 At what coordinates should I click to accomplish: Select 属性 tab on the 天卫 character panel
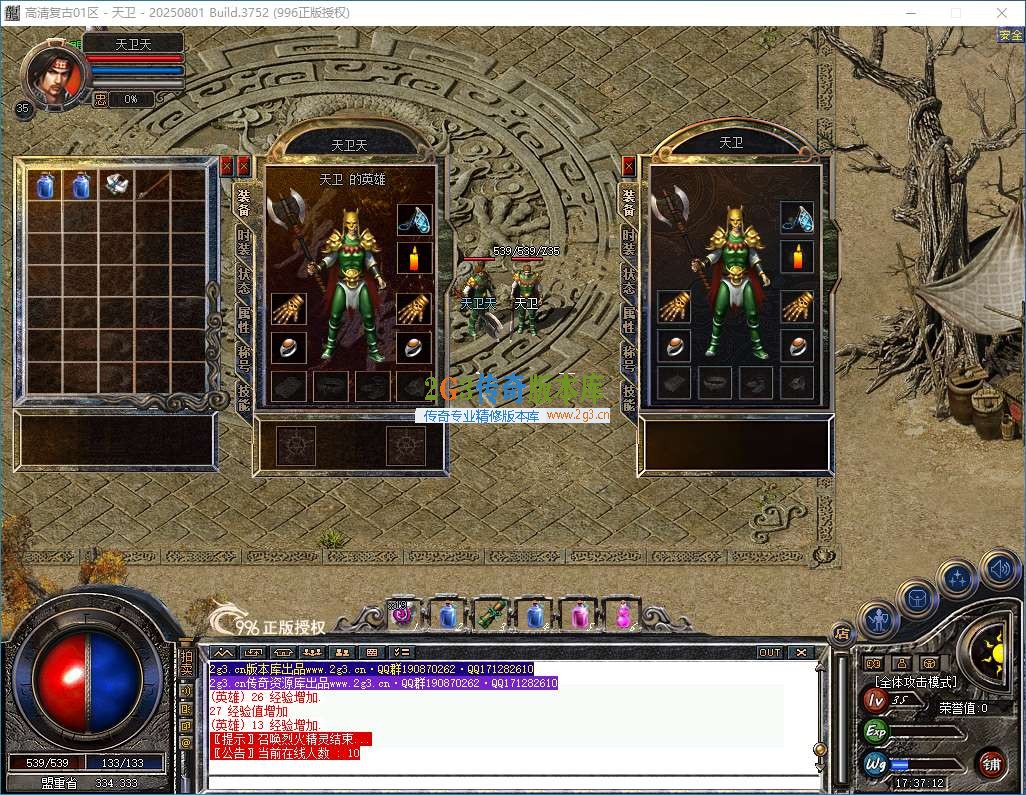(x=628, y=318)
